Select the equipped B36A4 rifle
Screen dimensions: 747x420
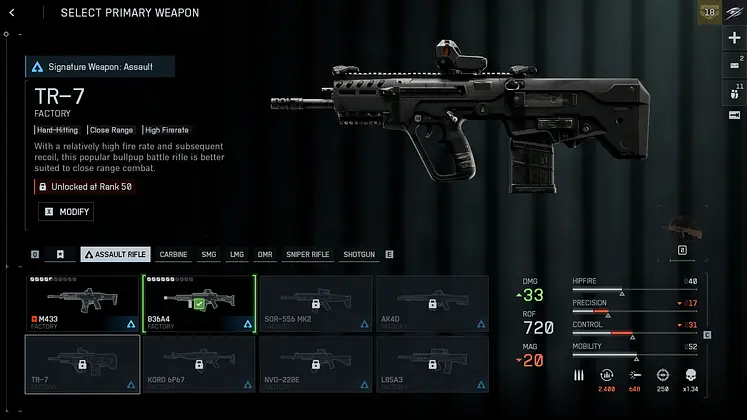point(198,304)
